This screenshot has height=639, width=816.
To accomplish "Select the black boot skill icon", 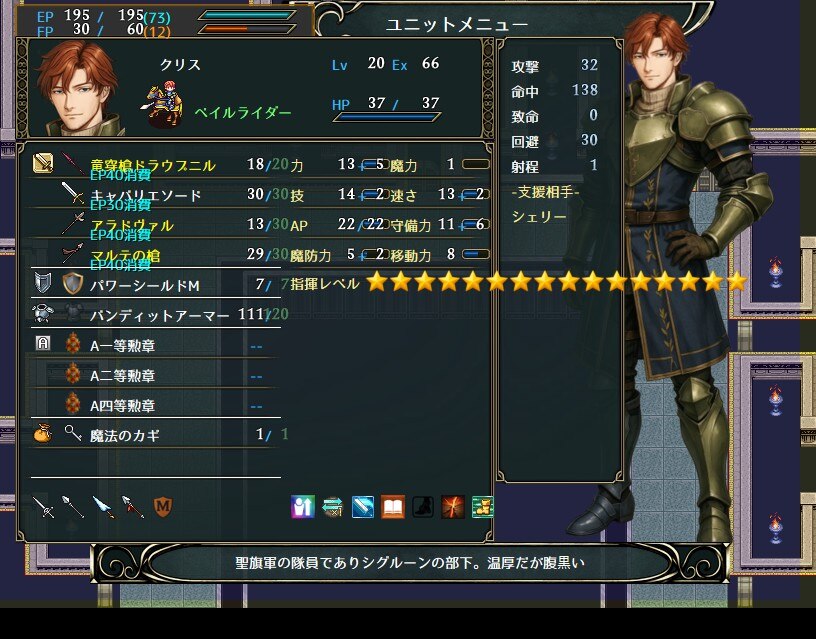I will pyautogui.click(x=423, y=507).
